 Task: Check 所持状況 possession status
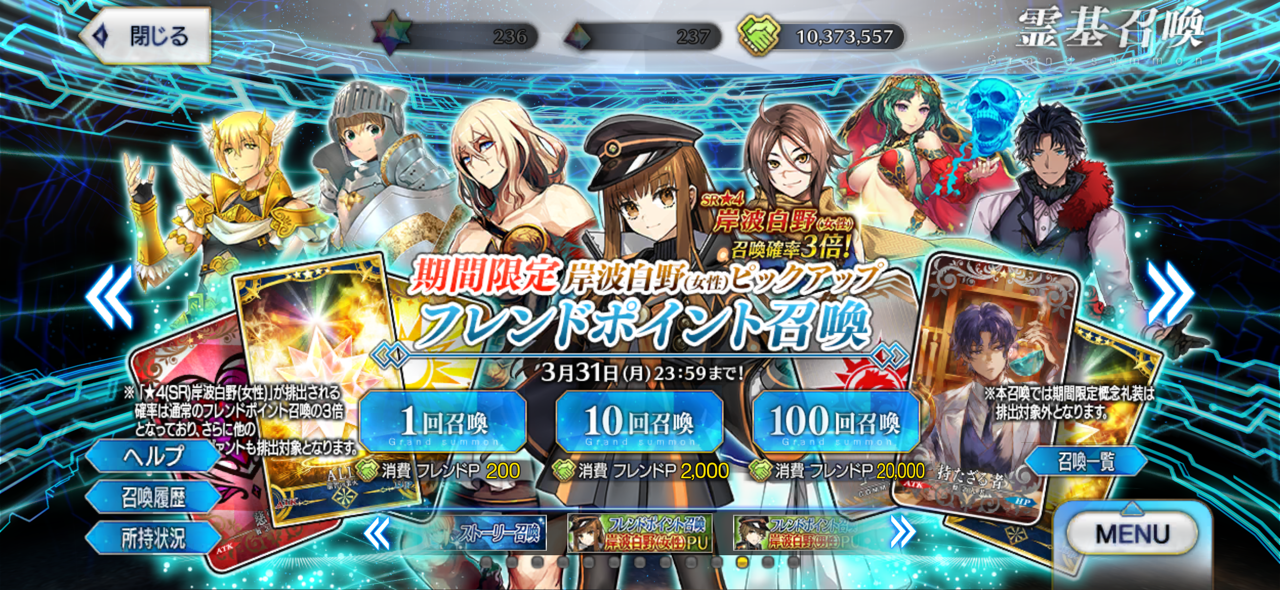(x=152, y=537)
